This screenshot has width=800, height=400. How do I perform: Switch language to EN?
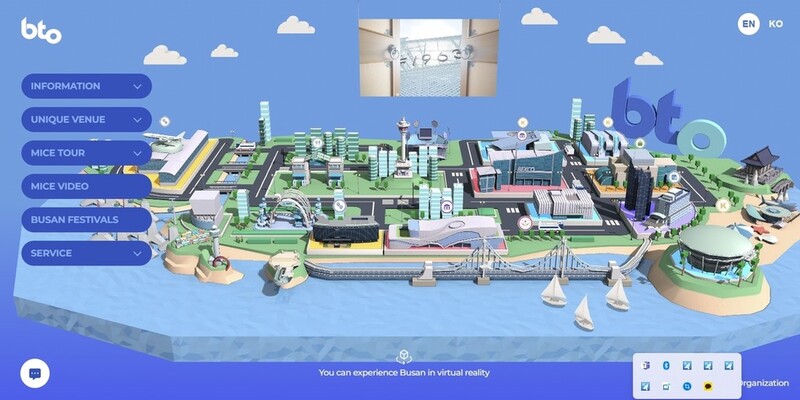coord(748,24)
